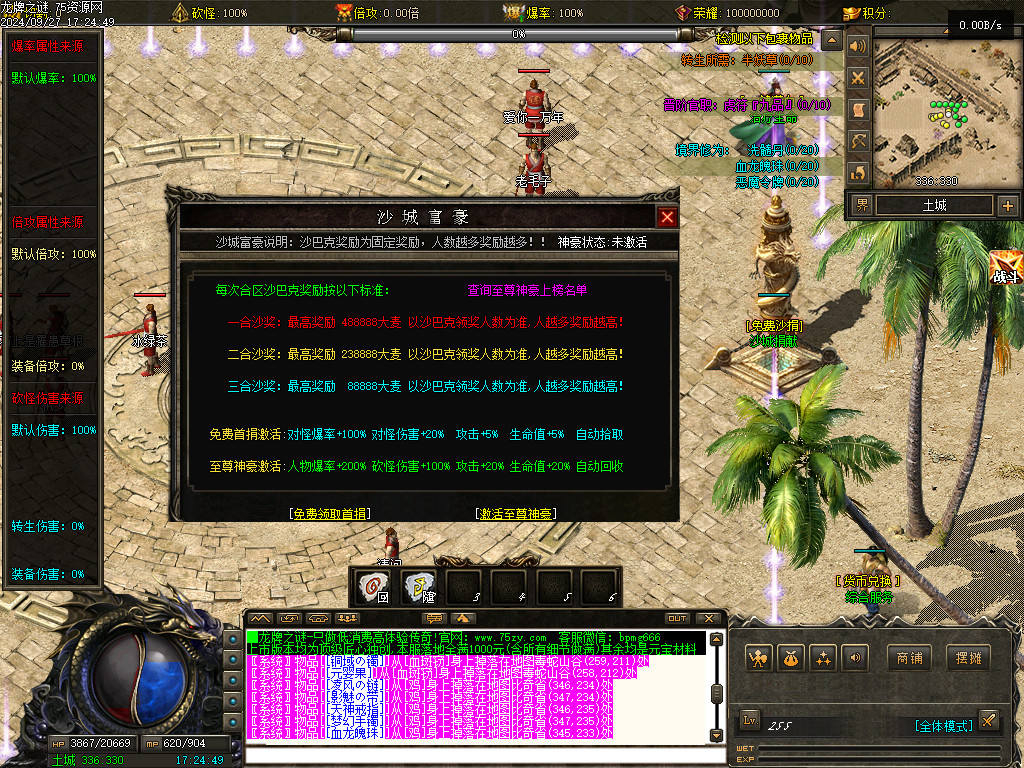Close the 沙城富豪 window
The image size is (1024, 768).
click(667, 217)
